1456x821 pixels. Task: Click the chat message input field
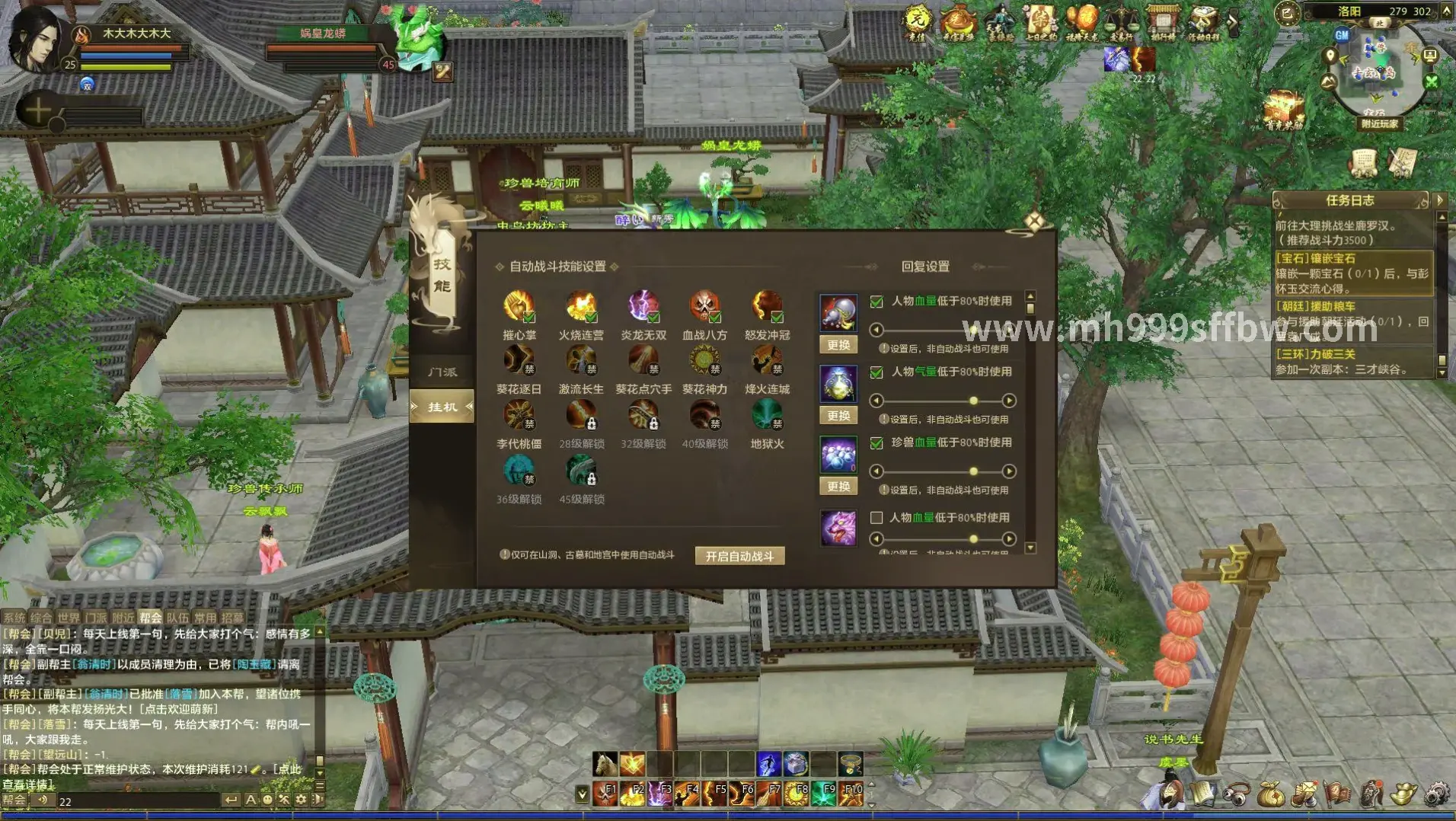tap(137, 801)
